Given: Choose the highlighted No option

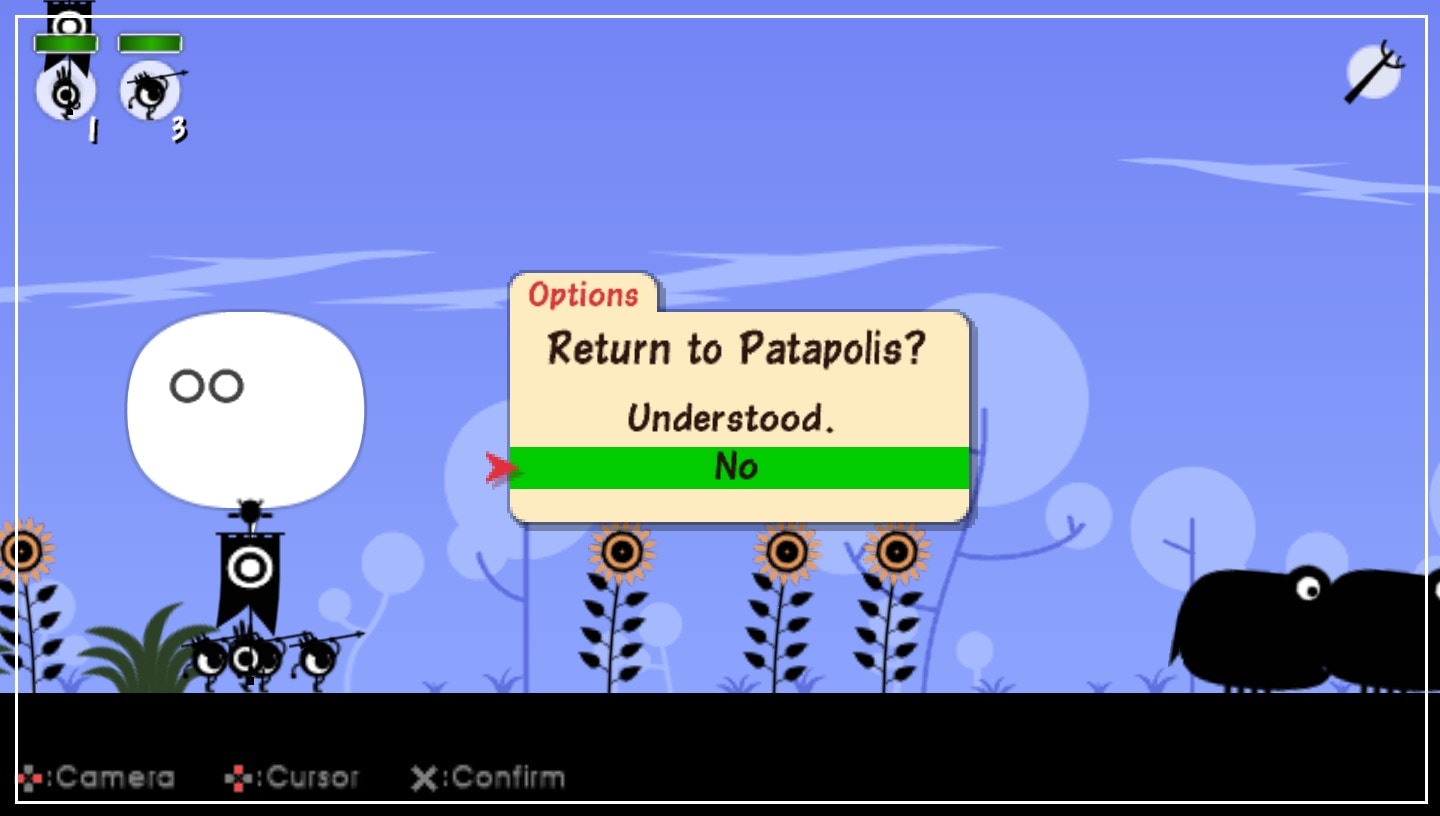Looking at the screenshot, I should pos(739,466).
